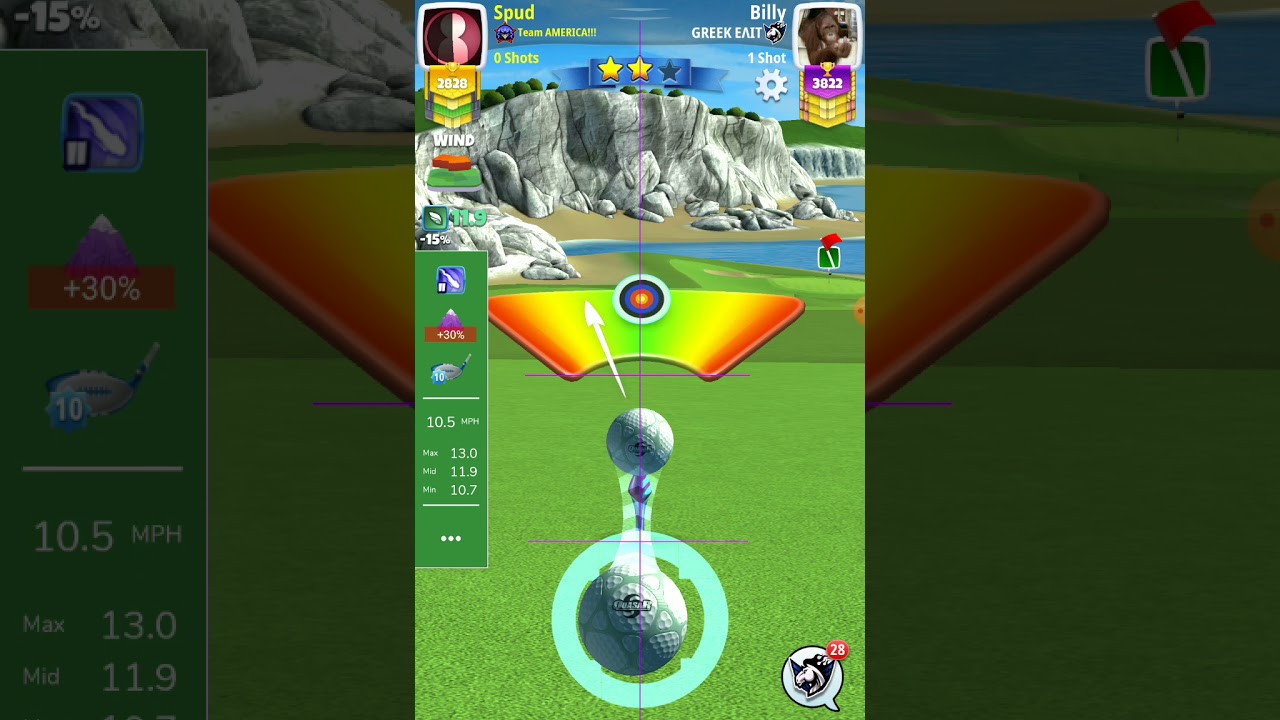Click the purple paused-club overlay icon
Viewport: 1280px width, 720px height.
click(450, 281)
